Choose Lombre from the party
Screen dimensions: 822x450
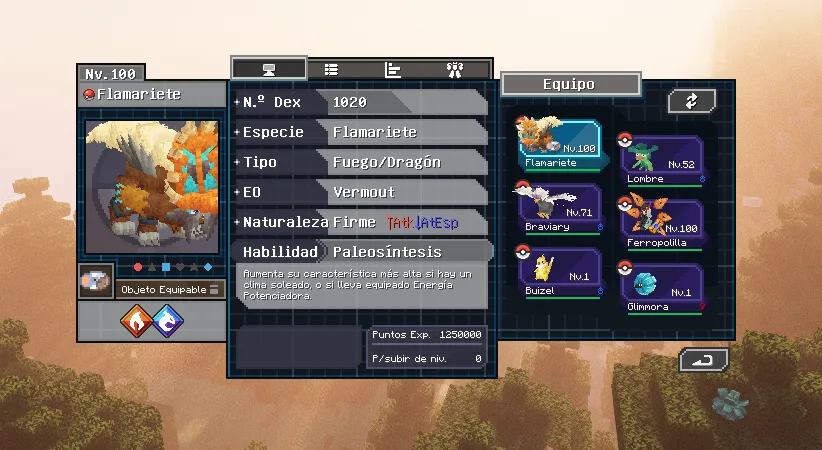(661, 160)
